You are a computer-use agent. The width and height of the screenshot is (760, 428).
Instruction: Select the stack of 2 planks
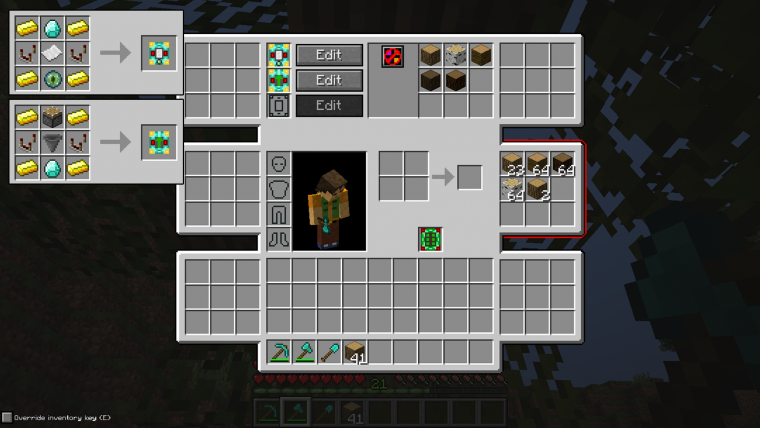click(538, 189)
